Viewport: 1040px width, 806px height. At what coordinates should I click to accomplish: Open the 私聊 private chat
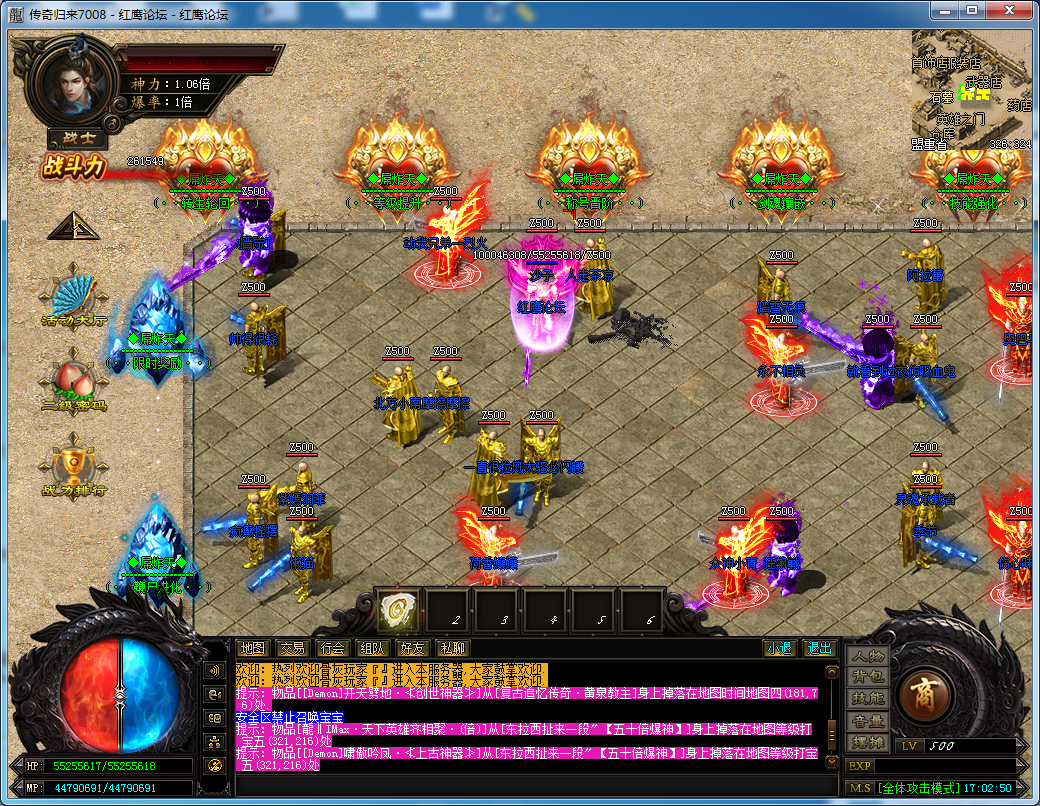452,648
